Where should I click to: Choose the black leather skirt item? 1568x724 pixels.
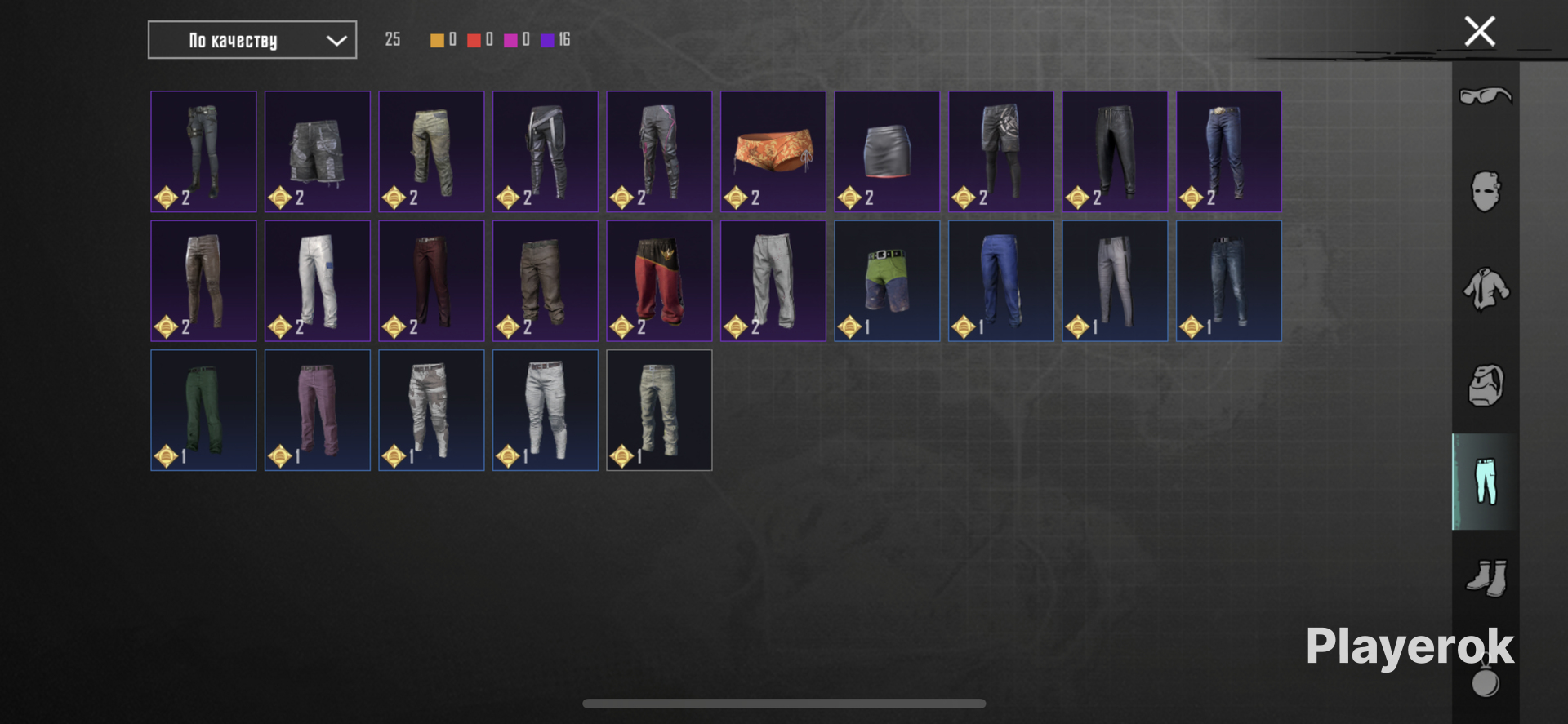[x=887, y=152]
